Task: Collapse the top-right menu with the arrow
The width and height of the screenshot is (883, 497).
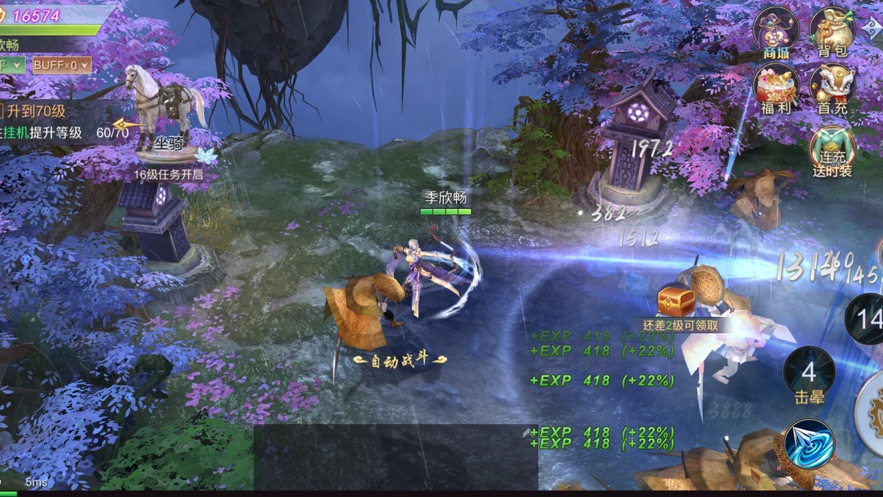Action: (872, 26)
